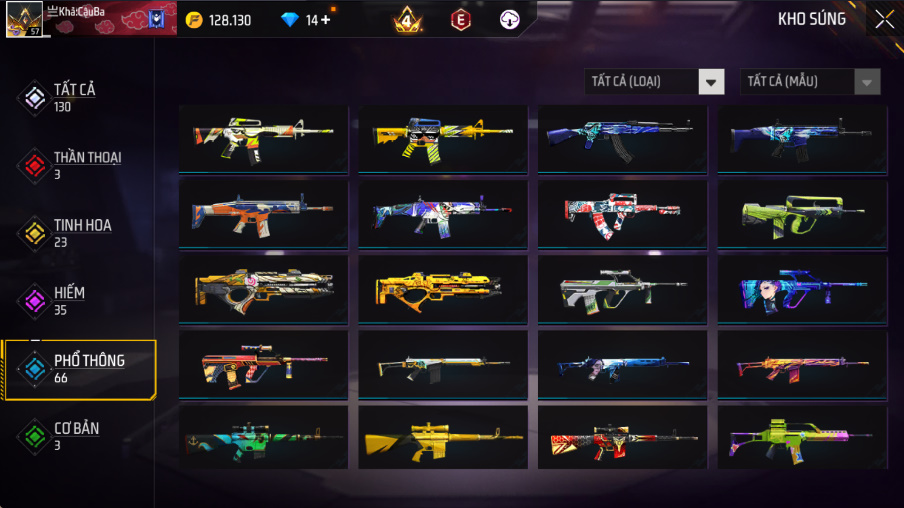Viewport: 904px width, 508px height.
Task: Close the Kho Súng weapon screen
Action: pyautogui.click(x=884, y=19)
